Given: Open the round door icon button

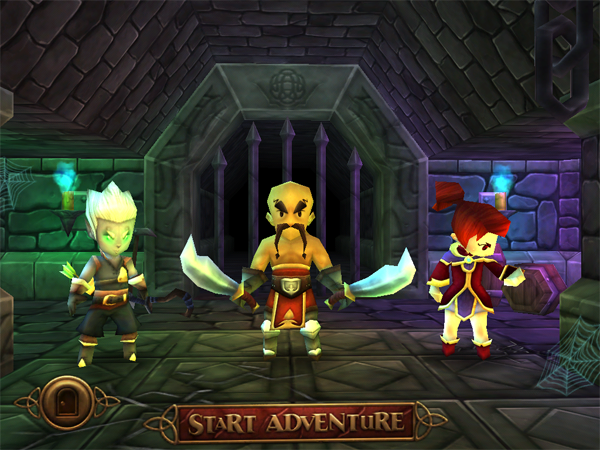Looking at the screenshot, I should click(x=68, y=403).
